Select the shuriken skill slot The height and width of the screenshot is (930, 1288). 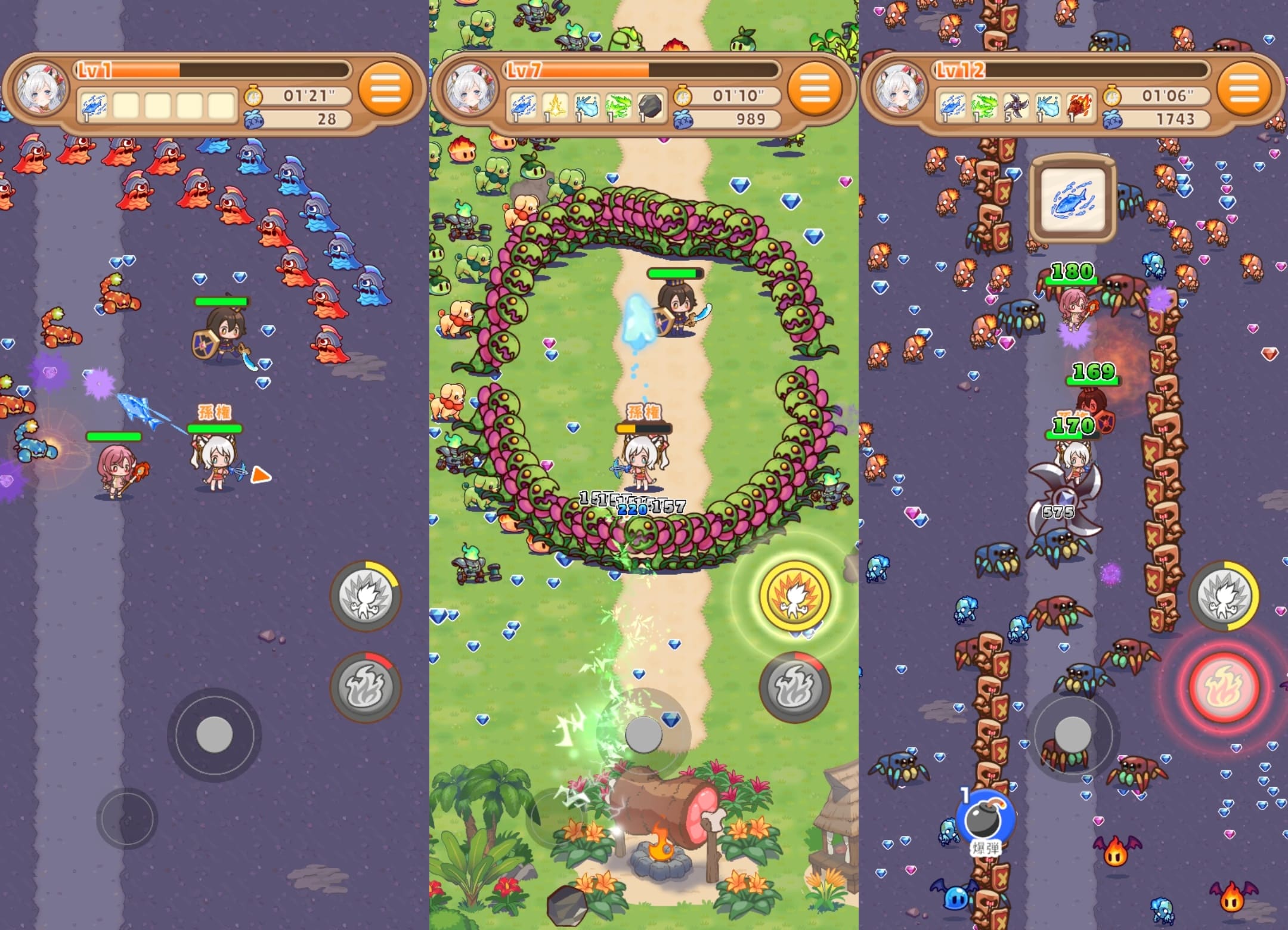click(x=1016, y=107)
